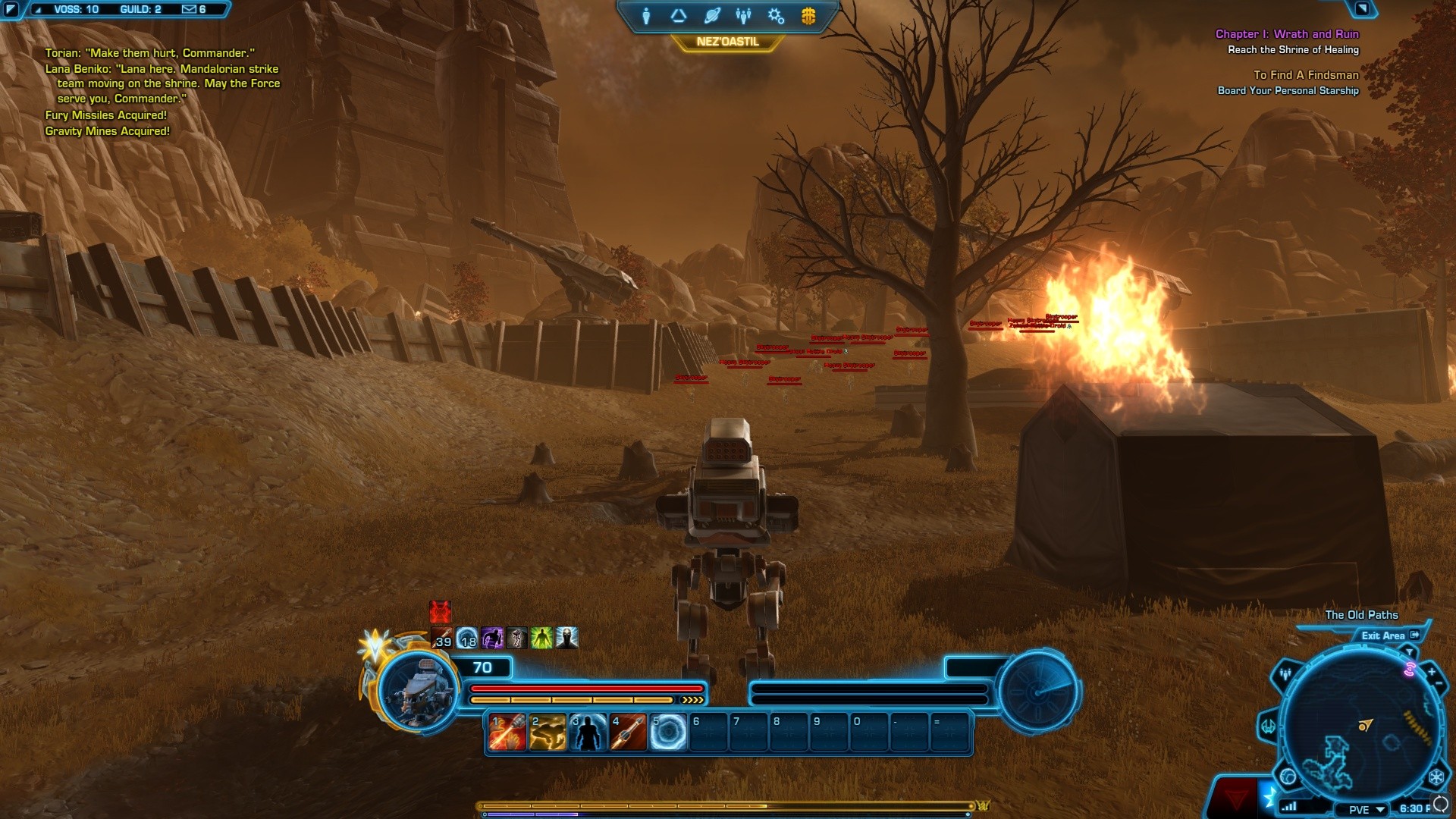The height and width of the screenshot is (819, 1456).
Task: Open the gear settings menu
Action: 776,16
